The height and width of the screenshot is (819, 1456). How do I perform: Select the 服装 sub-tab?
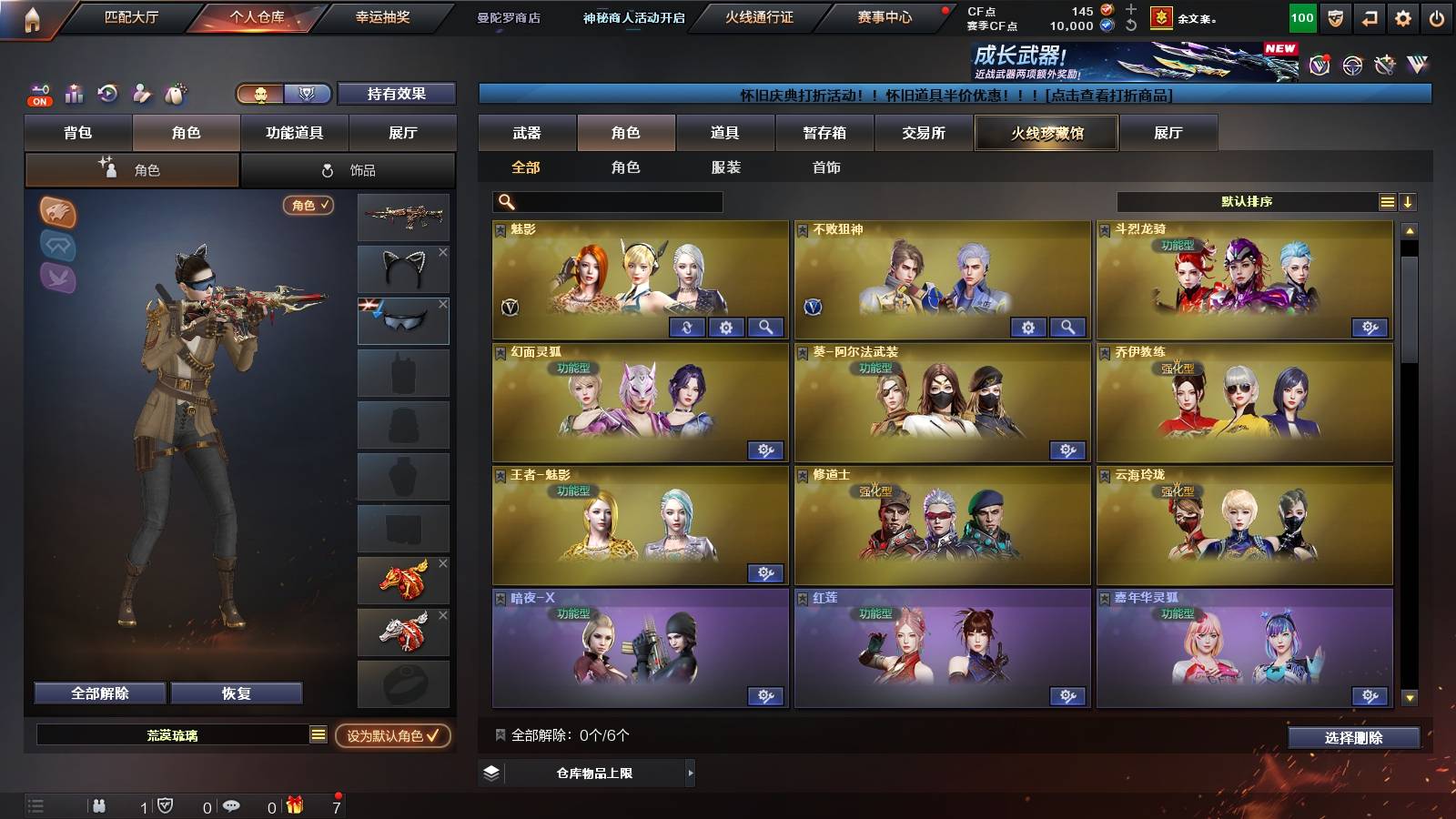point(725,167)
